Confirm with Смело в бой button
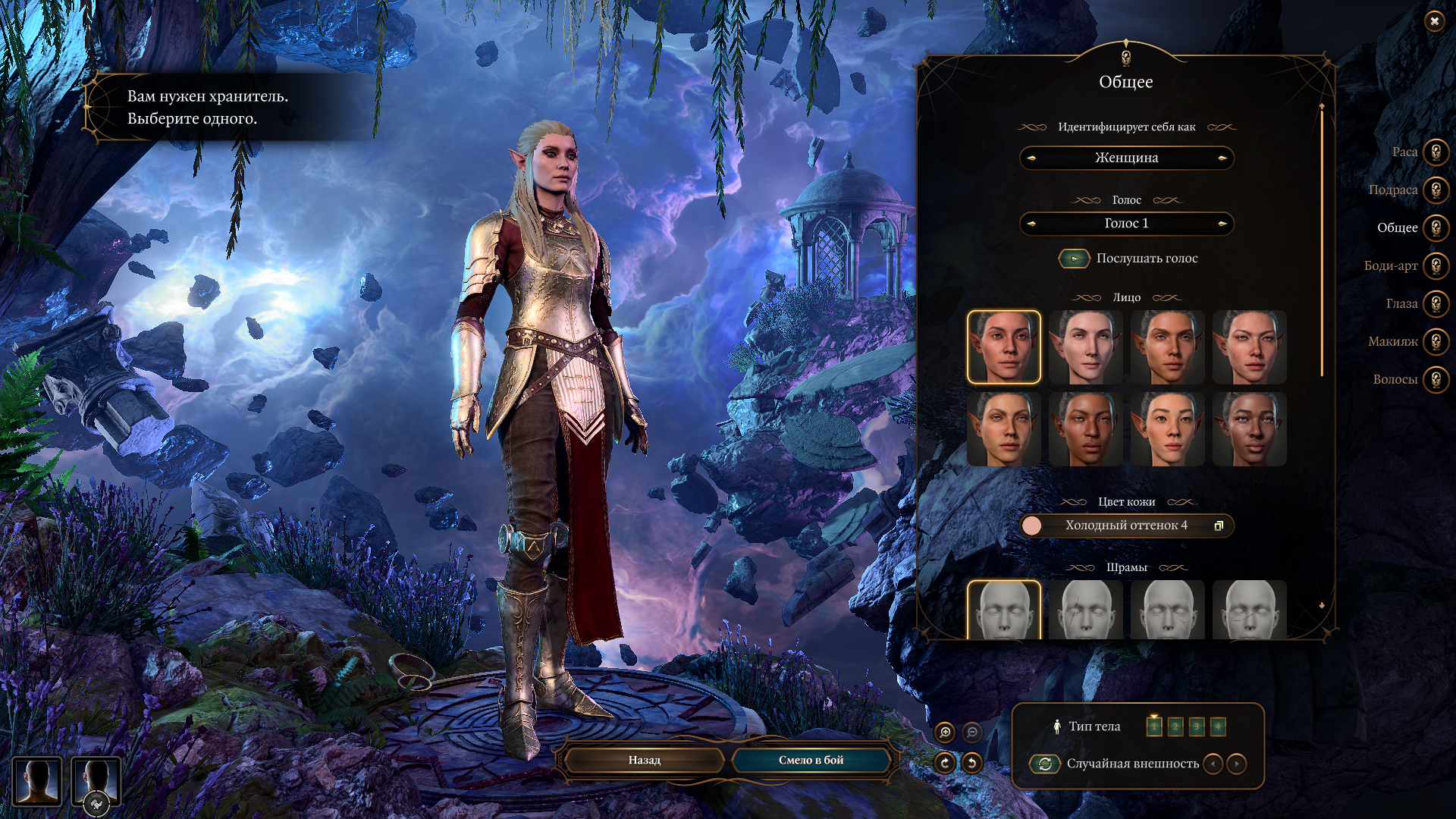Image resolution: width=1456 pixels, height=819 pixels. click(x=811, y=760)
